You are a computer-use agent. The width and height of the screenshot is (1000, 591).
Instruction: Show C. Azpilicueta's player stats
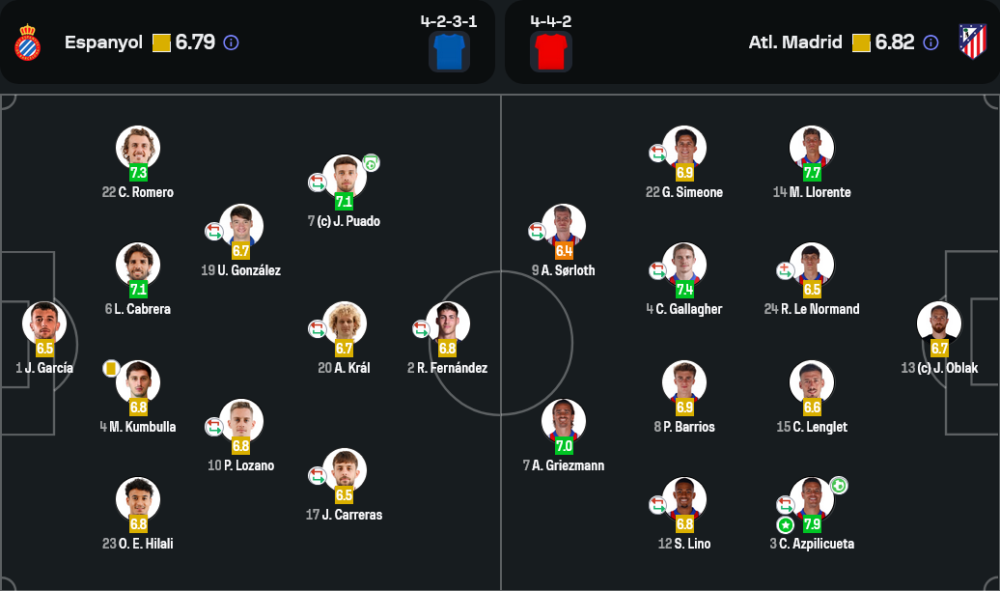click(811, 500)
